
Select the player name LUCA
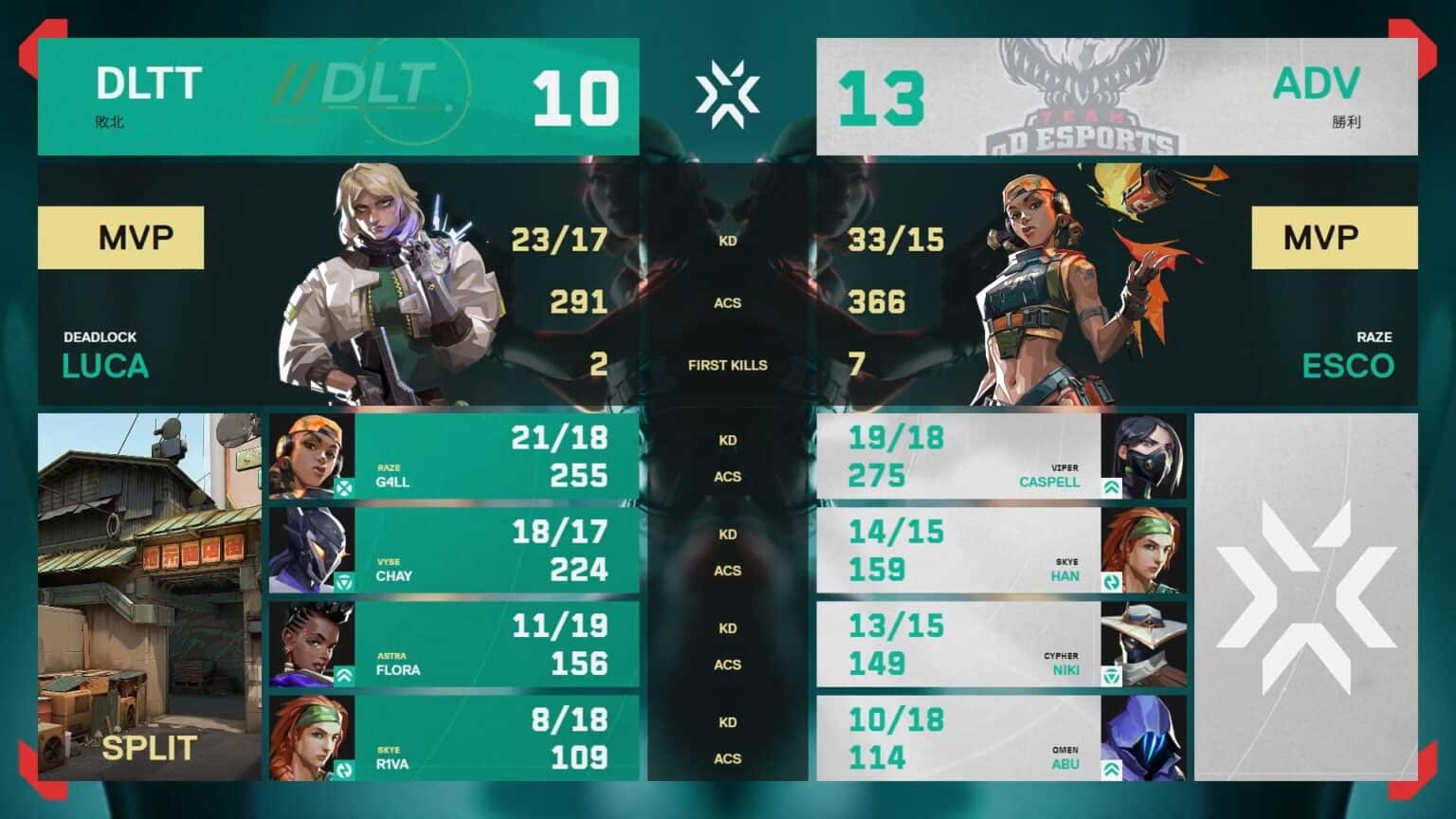104,366
